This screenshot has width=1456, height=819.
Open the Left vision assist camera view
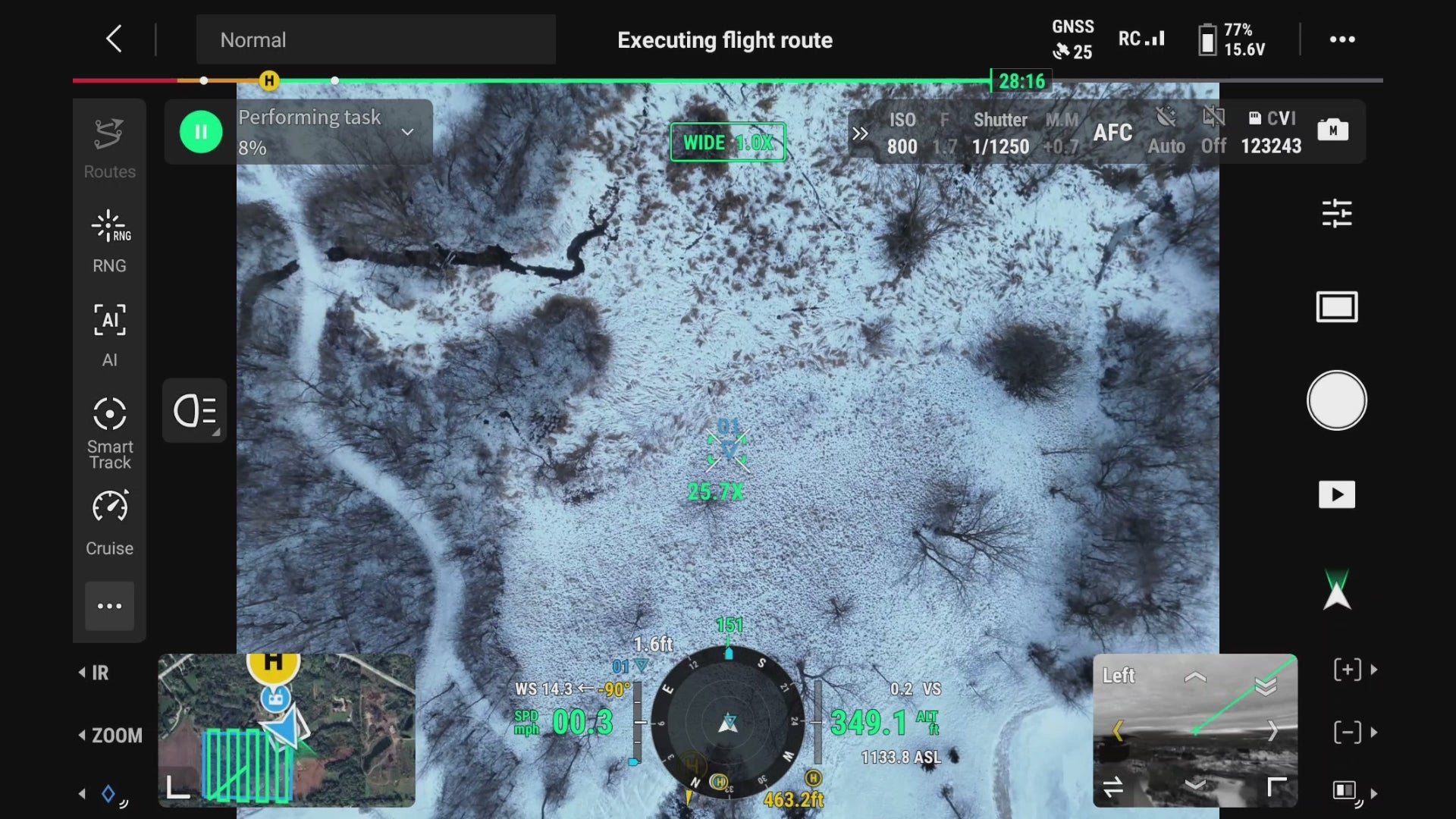pyautogui.click(x=1194, y=730)
